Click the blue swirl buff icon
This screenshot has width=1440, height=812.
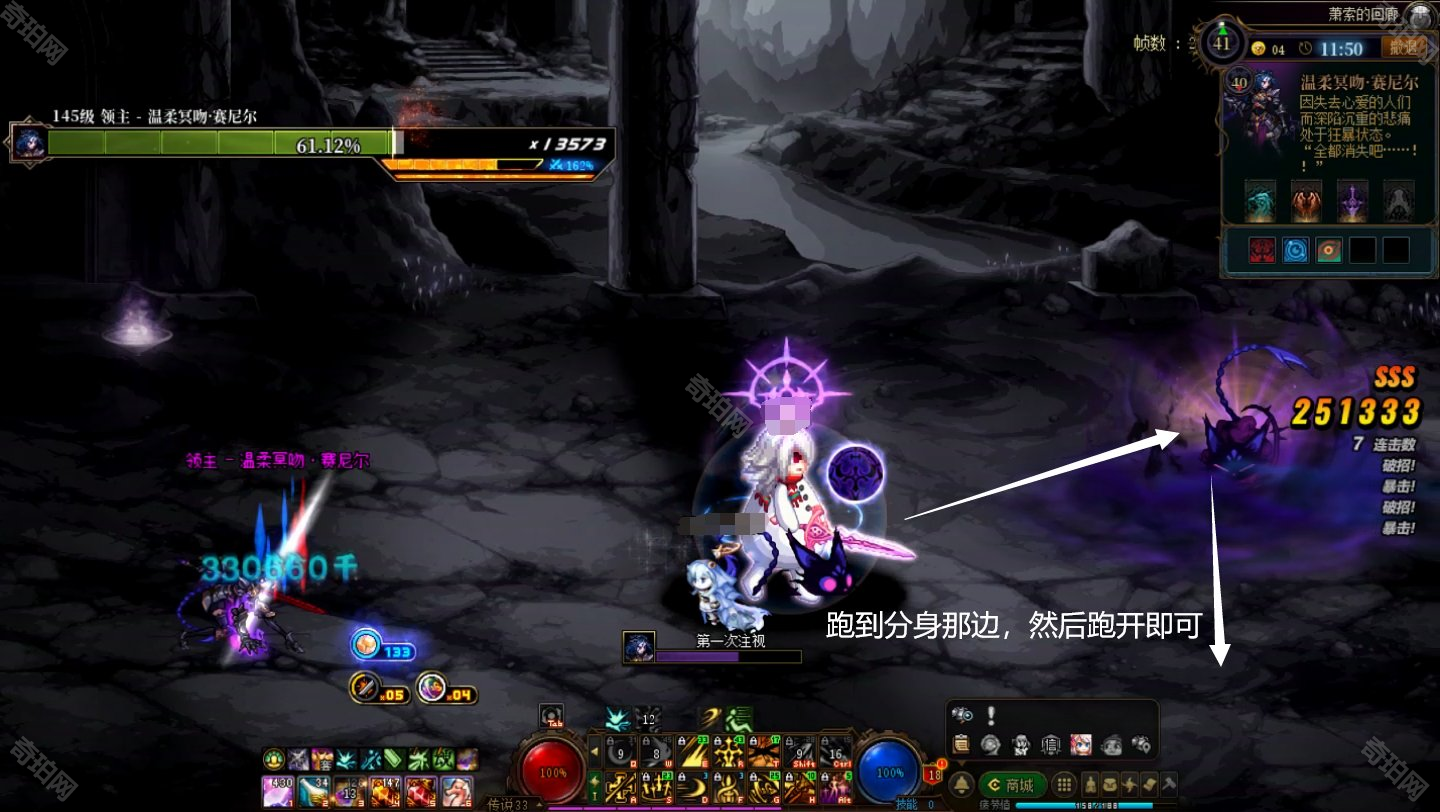pos(1295,250)
